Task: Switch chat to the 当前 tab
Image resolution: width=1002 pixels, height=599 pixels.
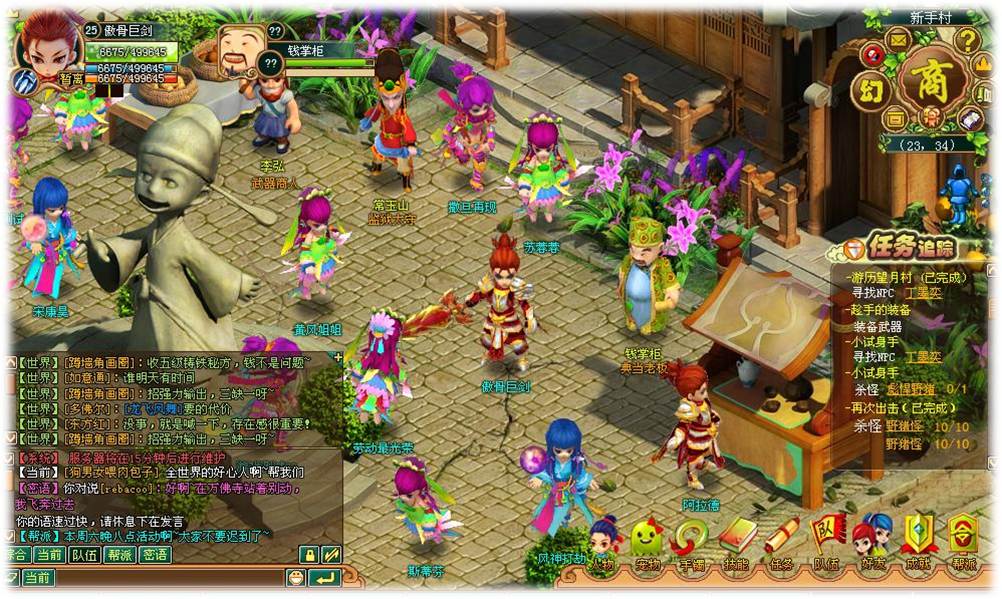Action: point(49,554)
